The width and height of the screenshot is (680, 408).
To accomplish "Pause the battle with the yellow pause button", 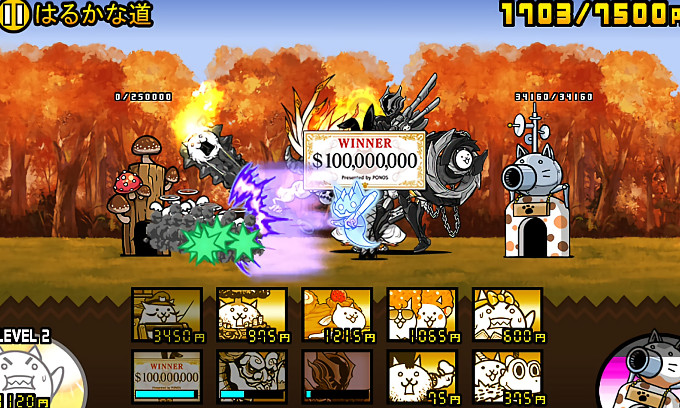I will tap(14, 14).
